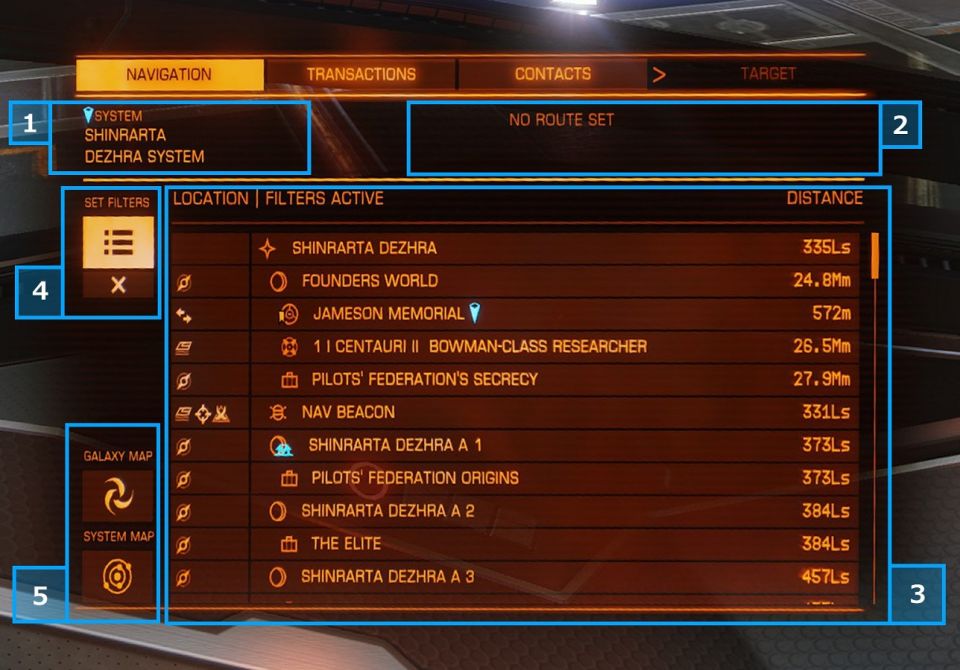This screenshot has height=670, width=960.
Task: Target the Nav Beacon row
Action: tap(555, 412)
